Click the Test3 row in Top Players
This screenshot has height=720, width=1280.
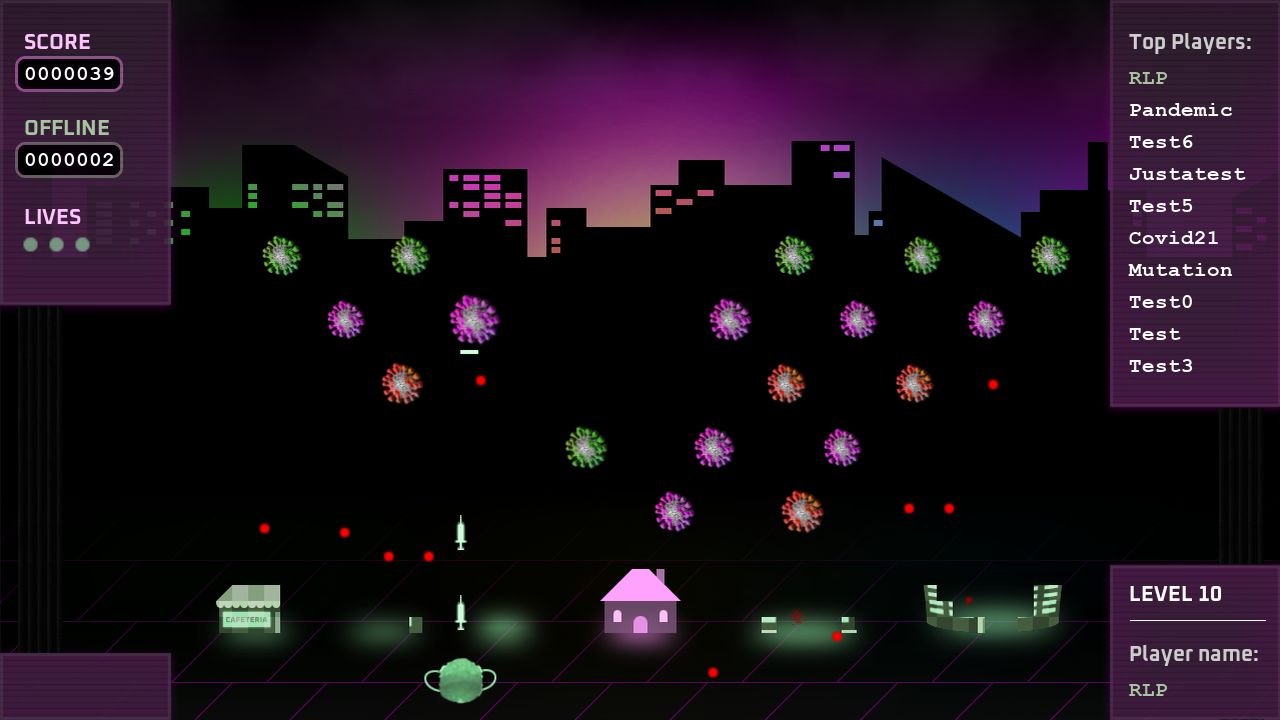coord(1161,366)
